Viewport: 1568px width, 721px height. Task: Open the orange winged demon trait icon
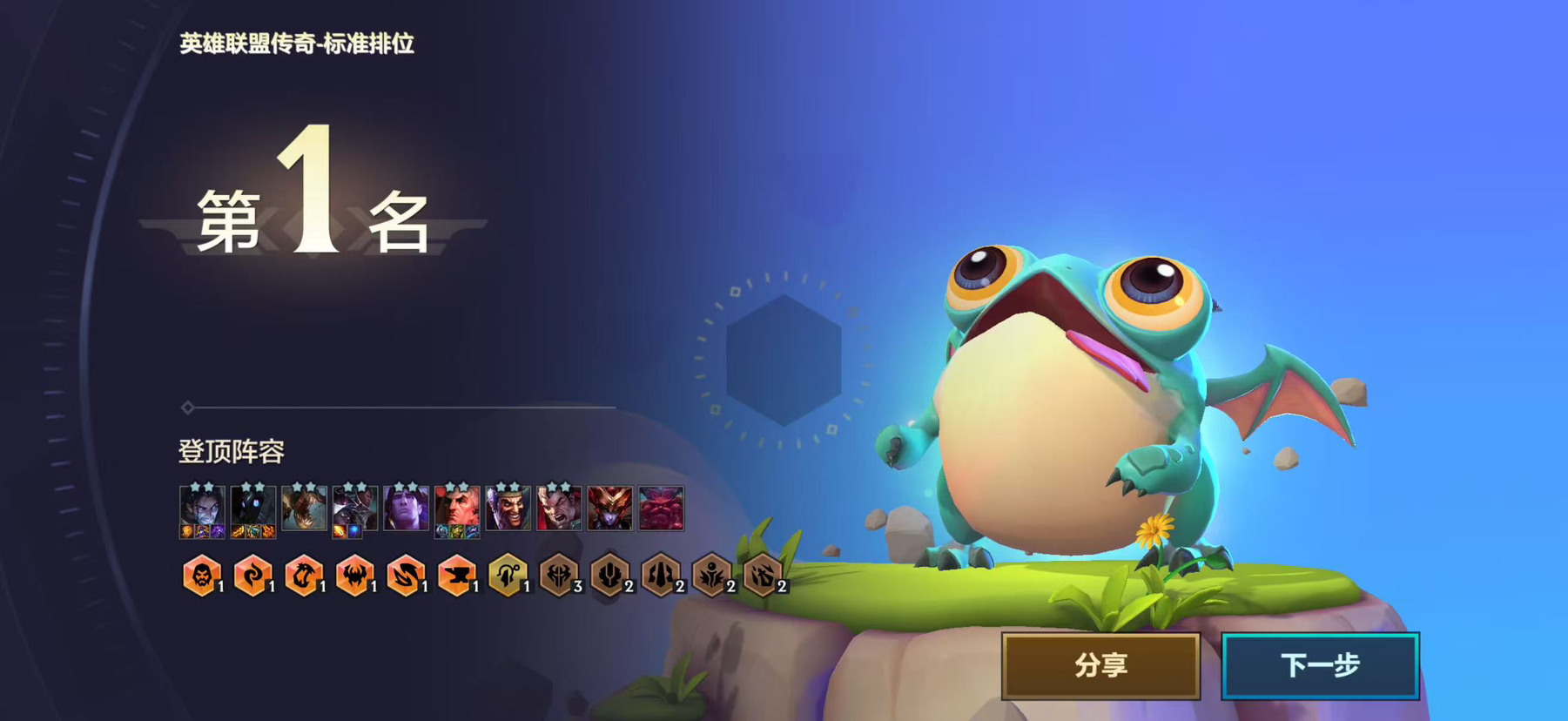(354, 576)
